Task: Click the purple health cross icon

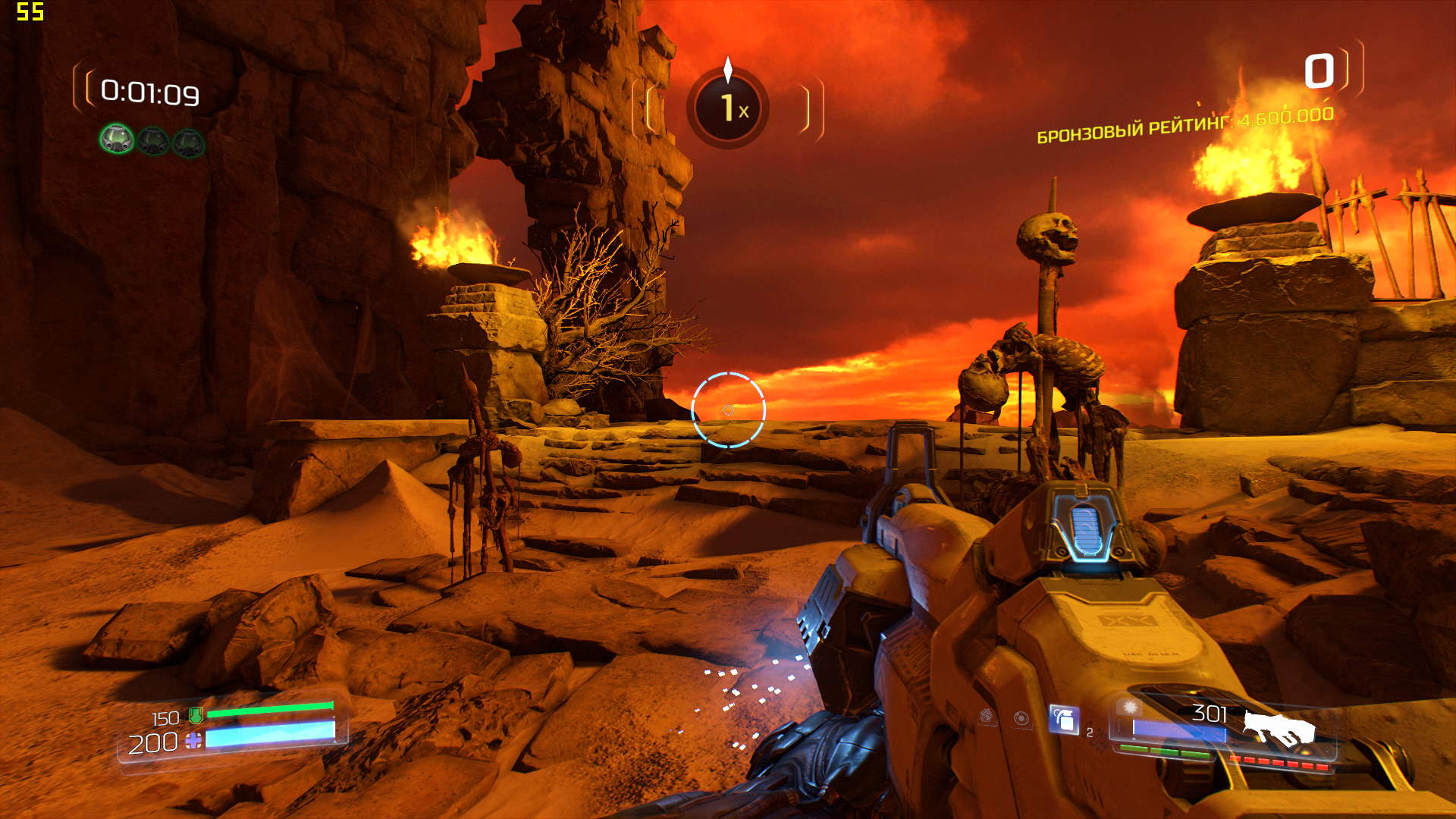Action: click(x=193, y=741)
